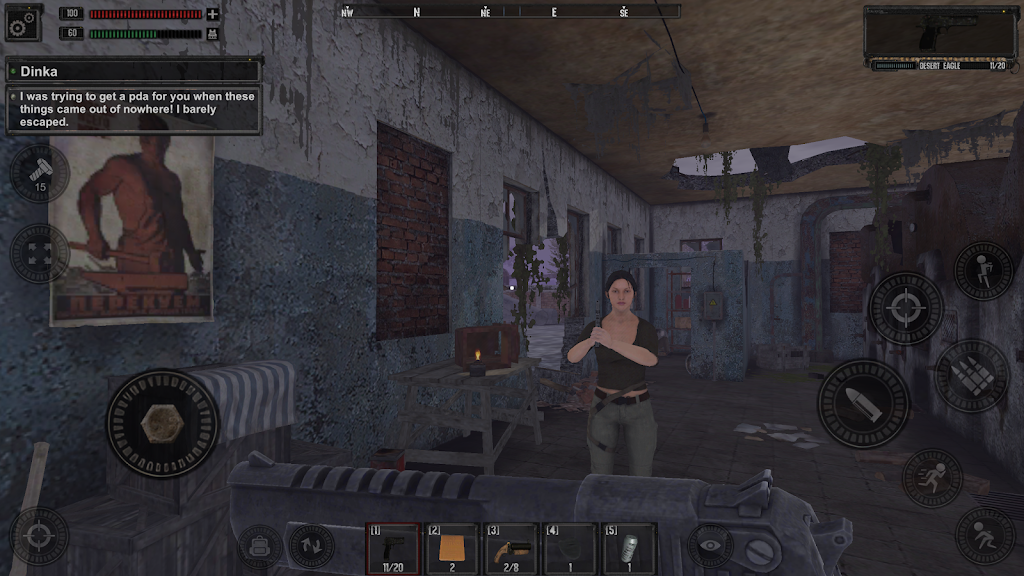Tap the crouching figure button
This screenshot has height=576, width=1024.
coord(985,535)
